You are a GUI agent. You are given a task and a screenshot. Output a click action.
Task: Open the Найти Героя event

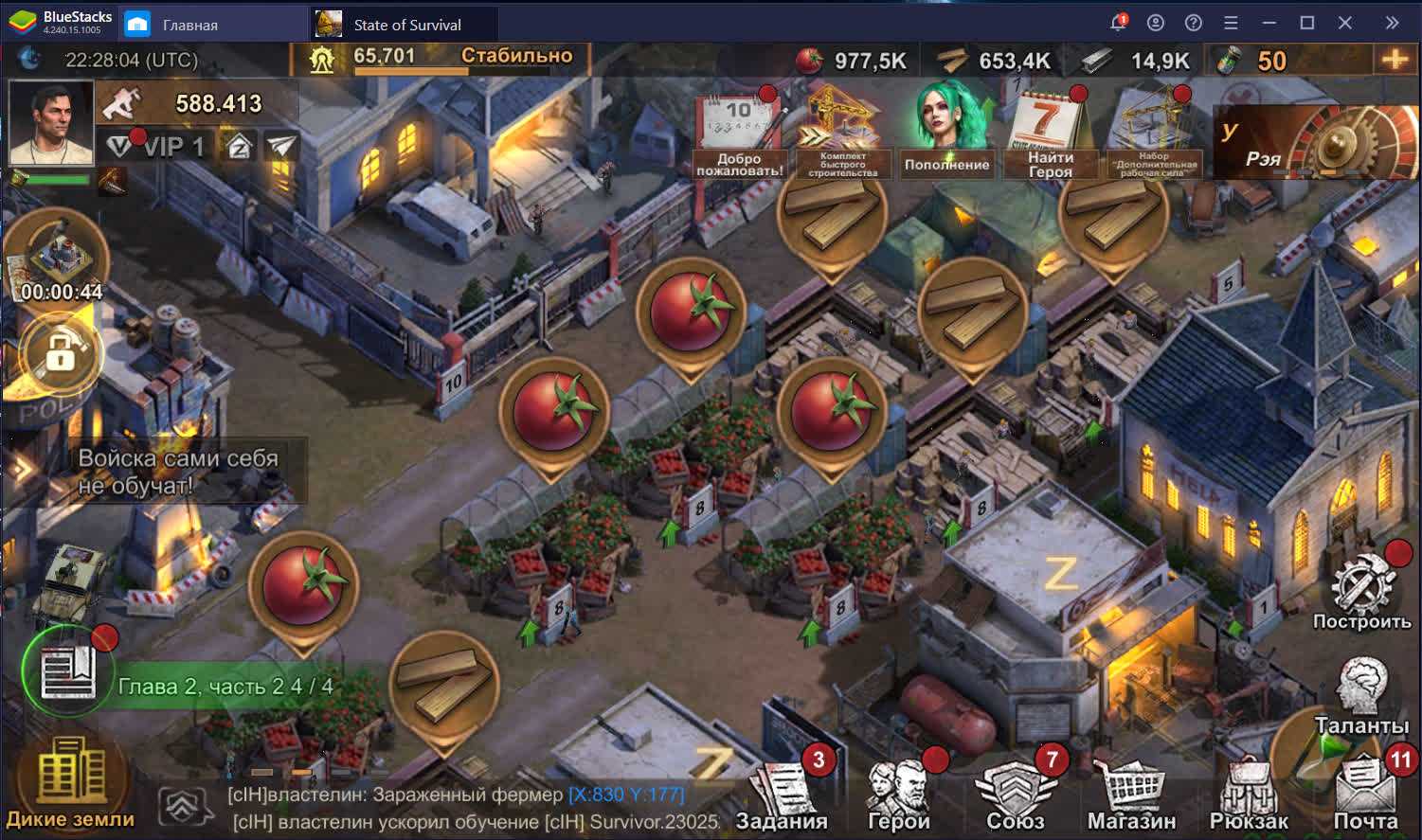pos(1050,135)
